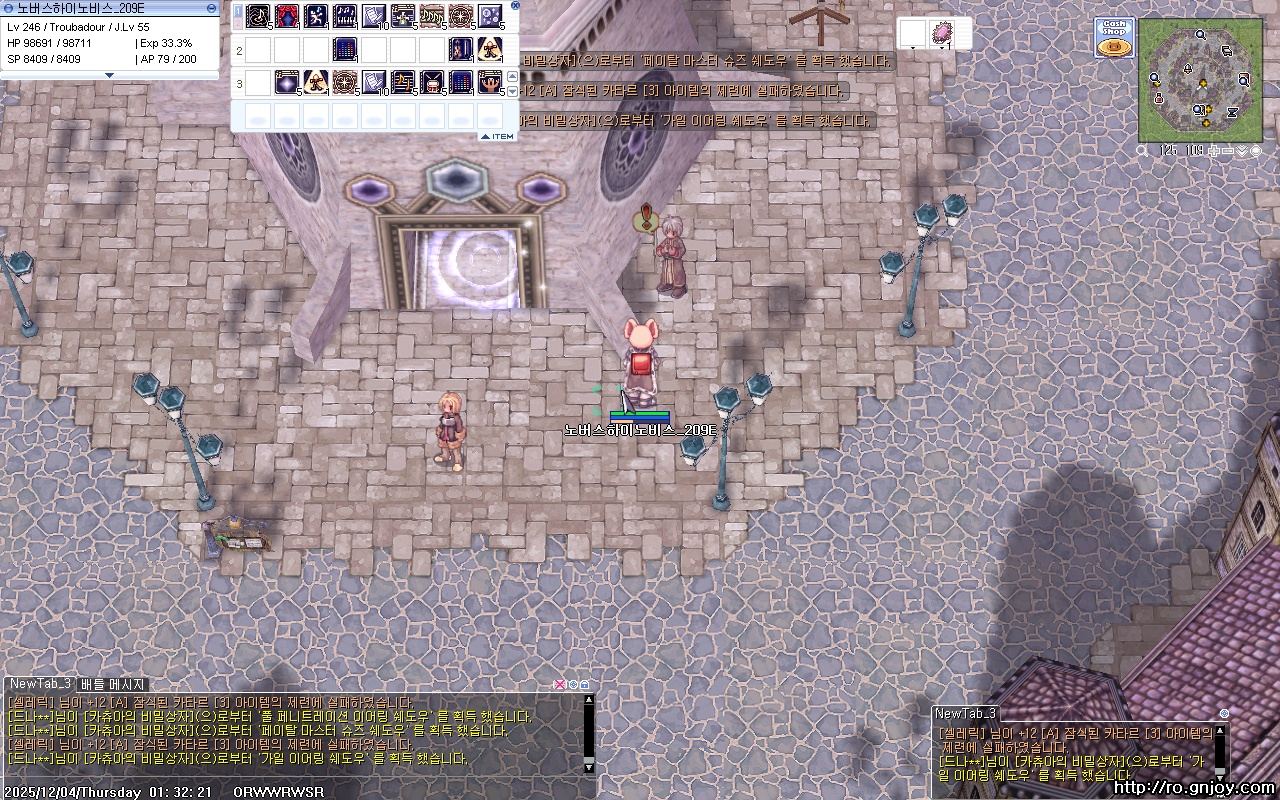Expand the ITEM bar toggle
The image size is (1280, 800).
(x=497, y=136)
